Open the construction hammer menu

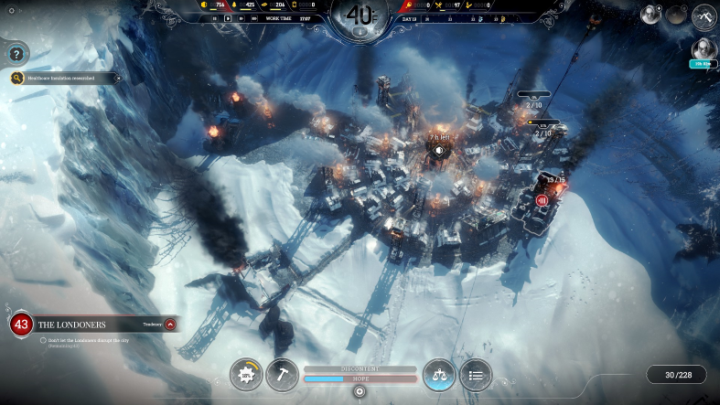[x=283, y=375]
